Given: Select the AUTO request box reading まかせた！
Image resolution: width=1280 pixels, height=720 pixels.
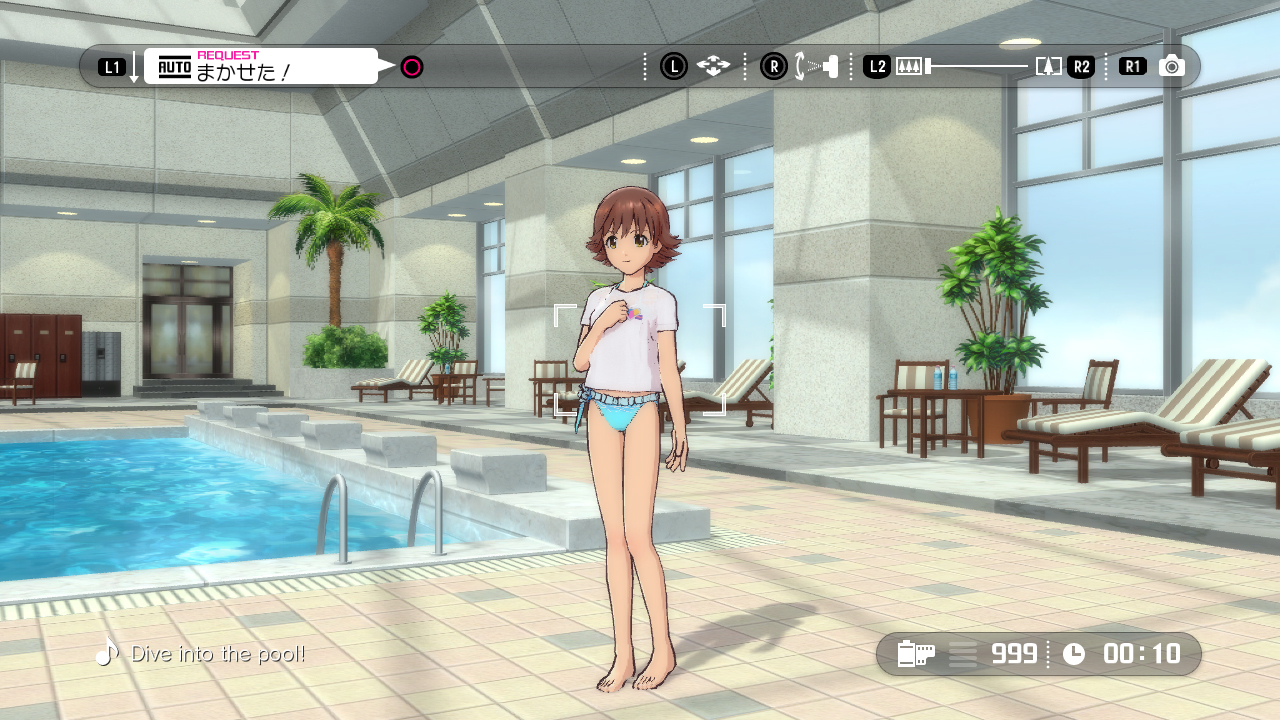Looking at the screenshot, I should [x=261, y=67].
